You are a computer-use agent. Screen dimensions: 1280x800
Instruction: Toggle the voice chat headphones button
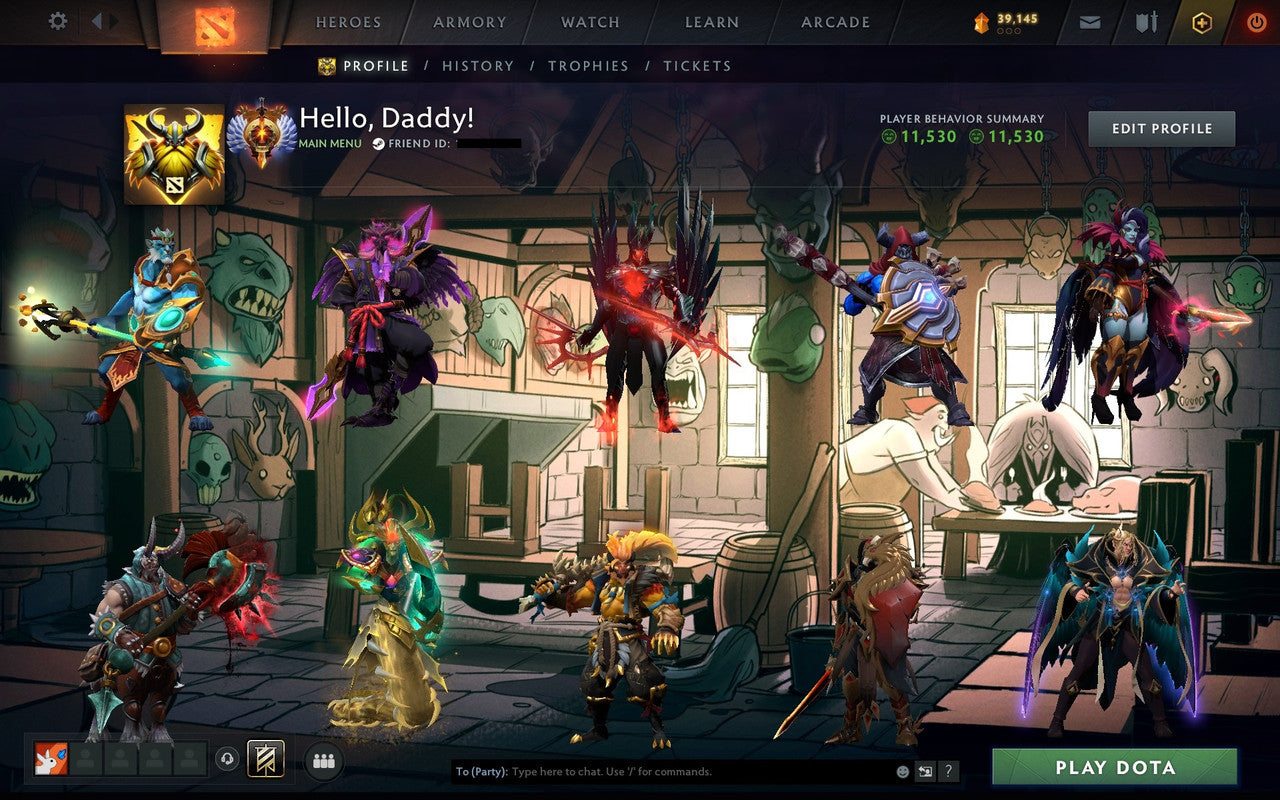[227, 759]
